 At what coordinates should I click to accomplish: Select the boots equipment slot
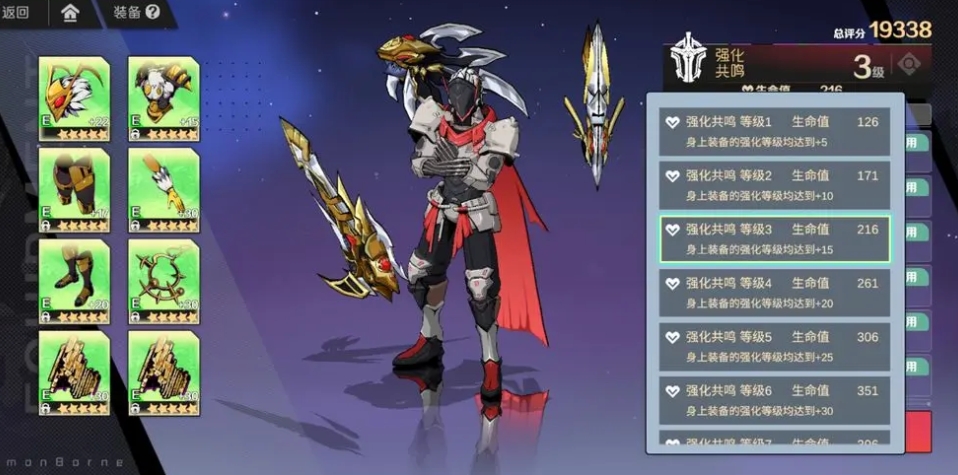click(x=73, y=282)
